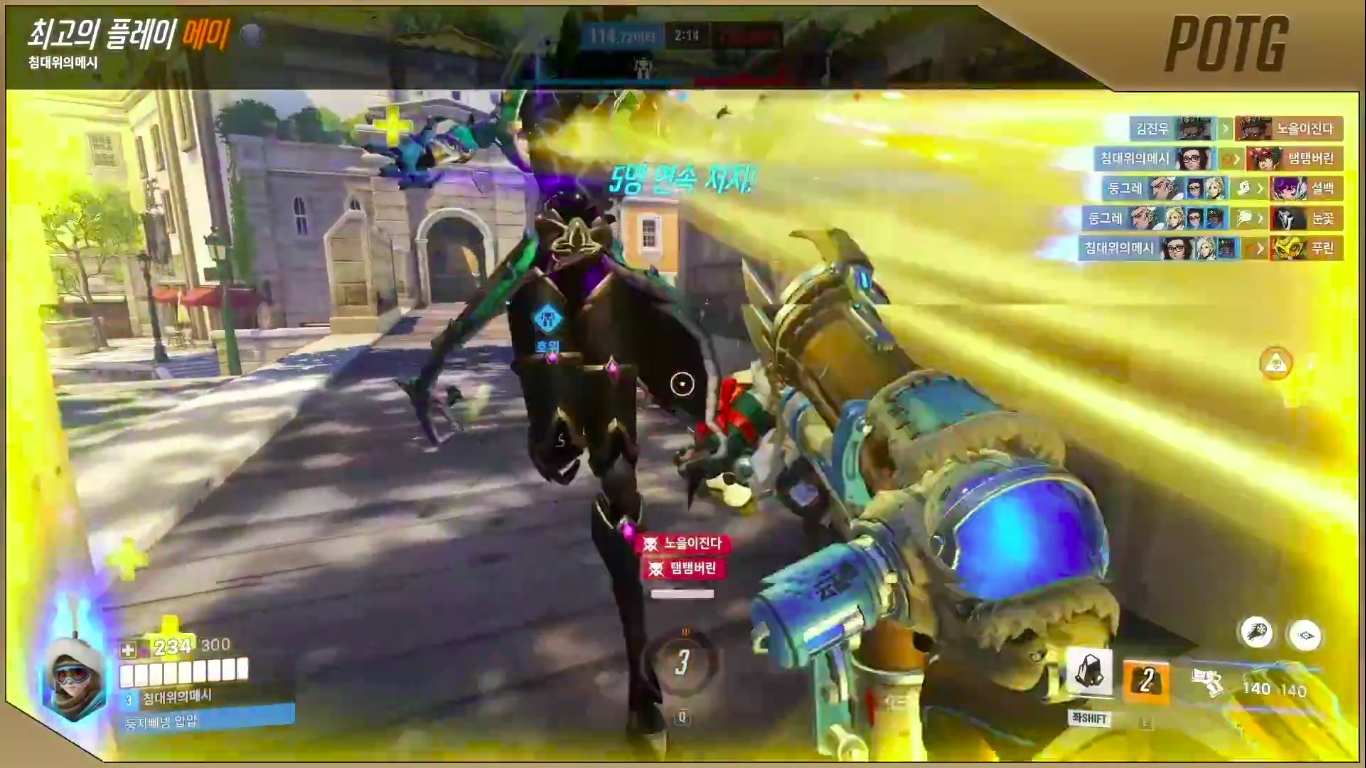Click the 최고의 플레이 메이 title
Image resolution: width=1366 pixels, height=768 pixels.
coord(130,36)
